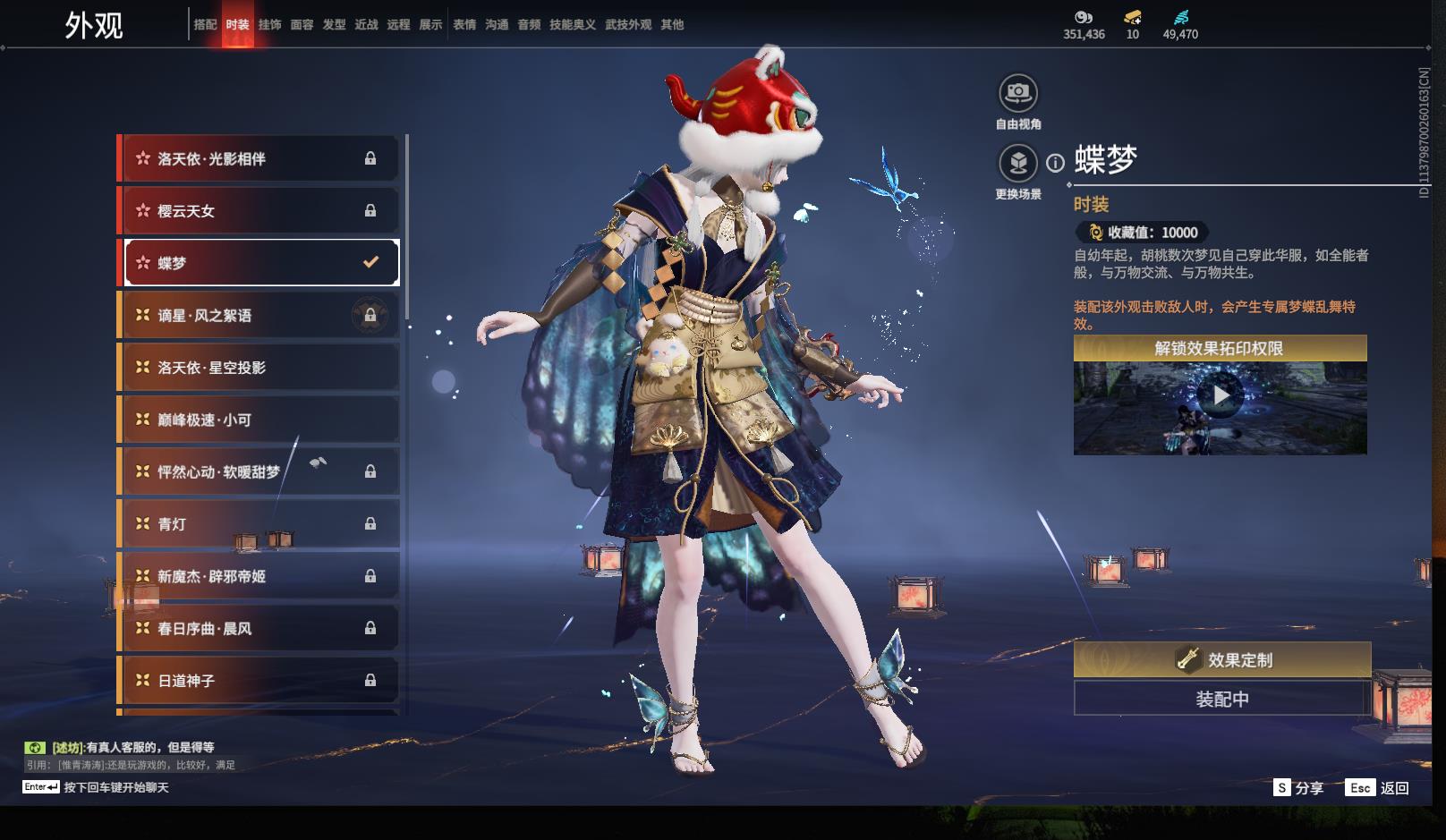
Task: Pick the 摘星·风之絮语 outfit
Action: click(x=259, y=316)
